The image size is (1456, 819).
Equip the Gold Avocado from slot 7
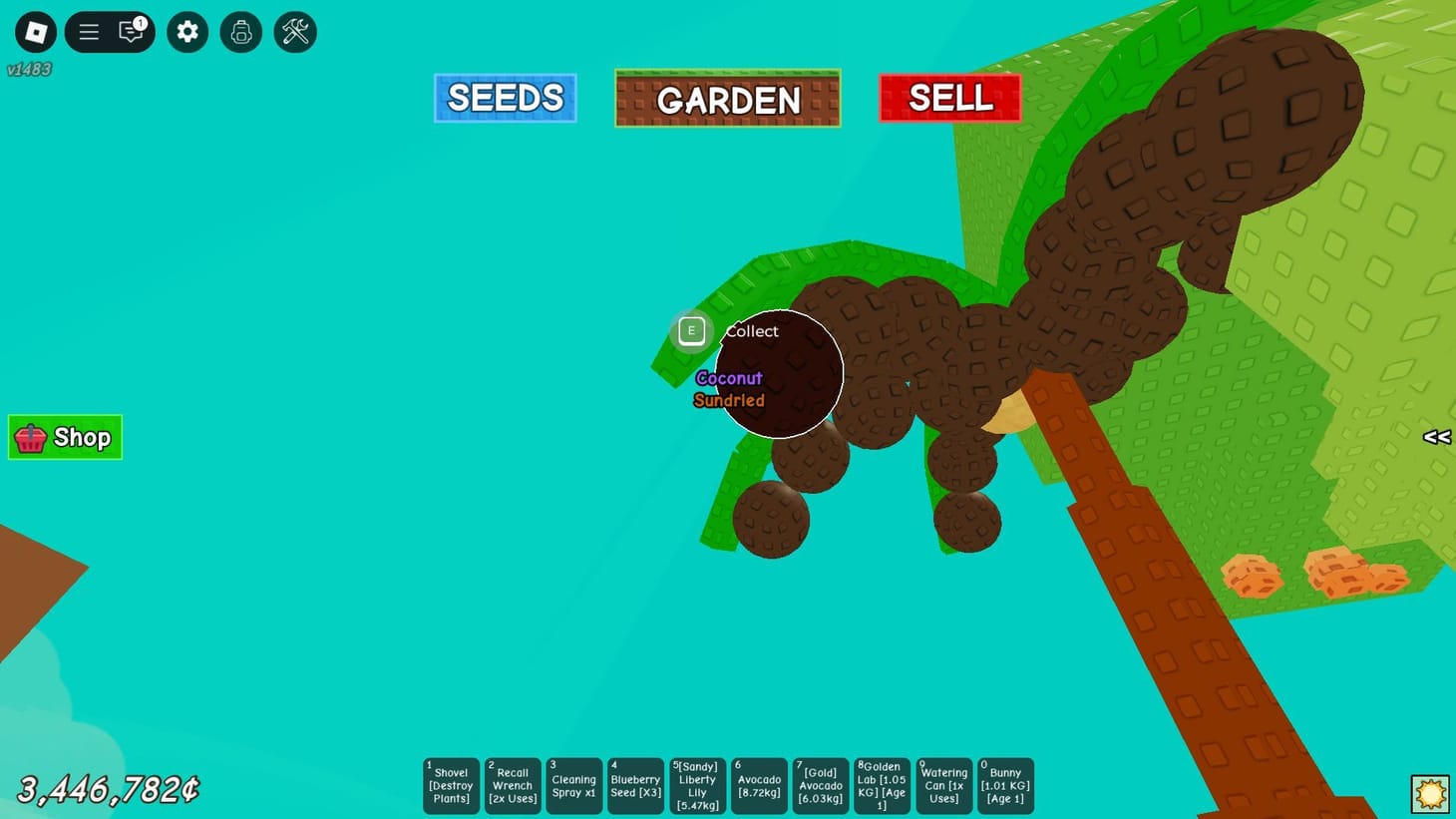tap(820, 785)
